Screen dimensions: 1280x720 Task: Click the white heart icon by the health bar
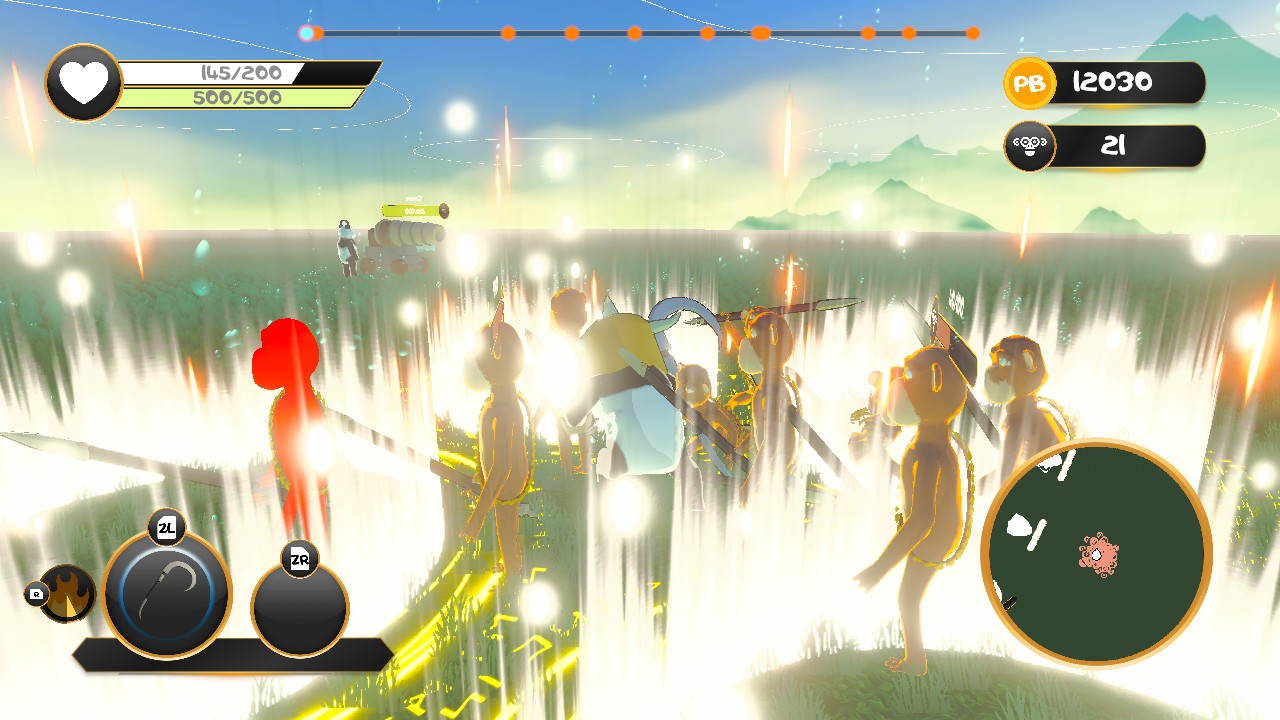click(x=84, y=81)
